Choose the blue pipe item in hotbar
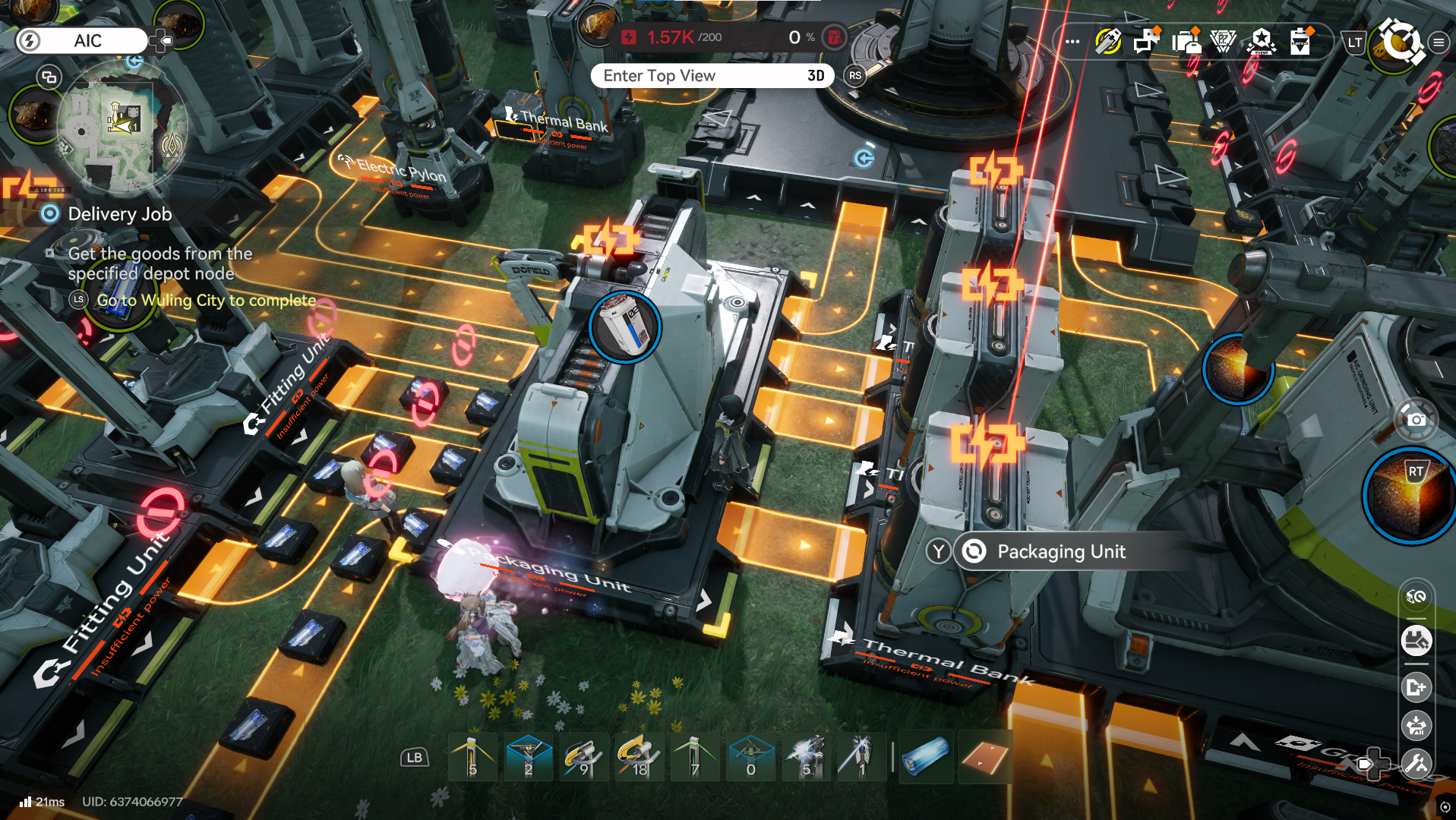Image resolution: width=1456 pixels, height=820 pixels. tap(925, 757)
